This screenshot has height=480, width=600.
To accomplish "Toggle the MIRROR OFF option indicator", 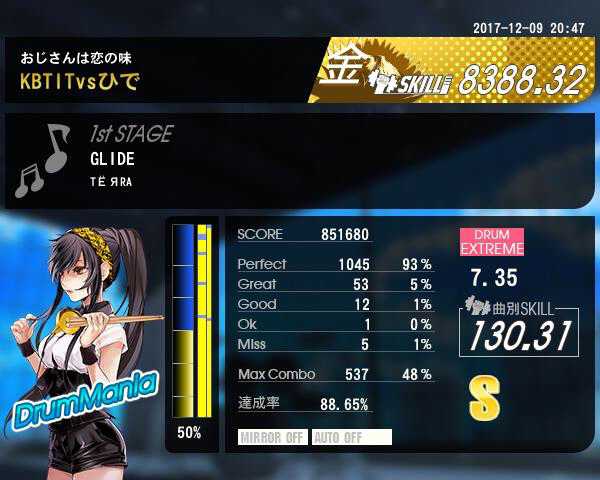I will point(273,437).
